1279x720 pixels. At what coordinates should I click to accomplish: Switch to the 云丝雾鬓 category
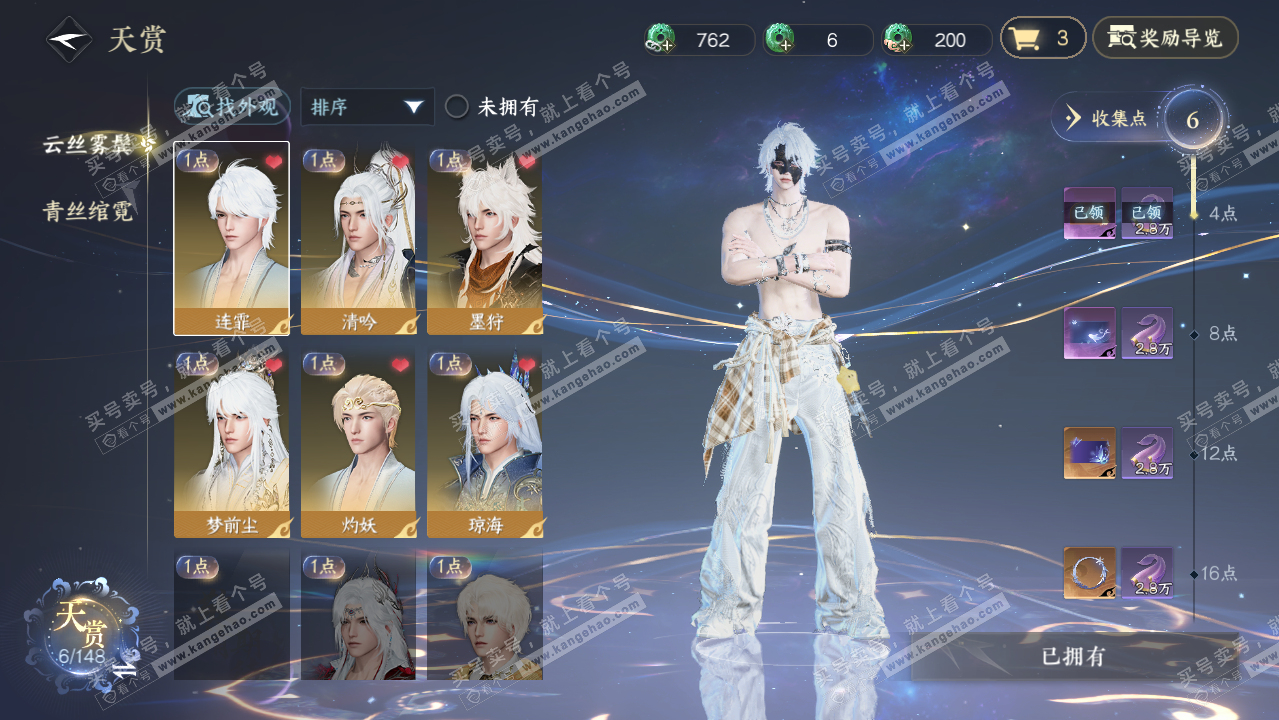coord(88,145)
